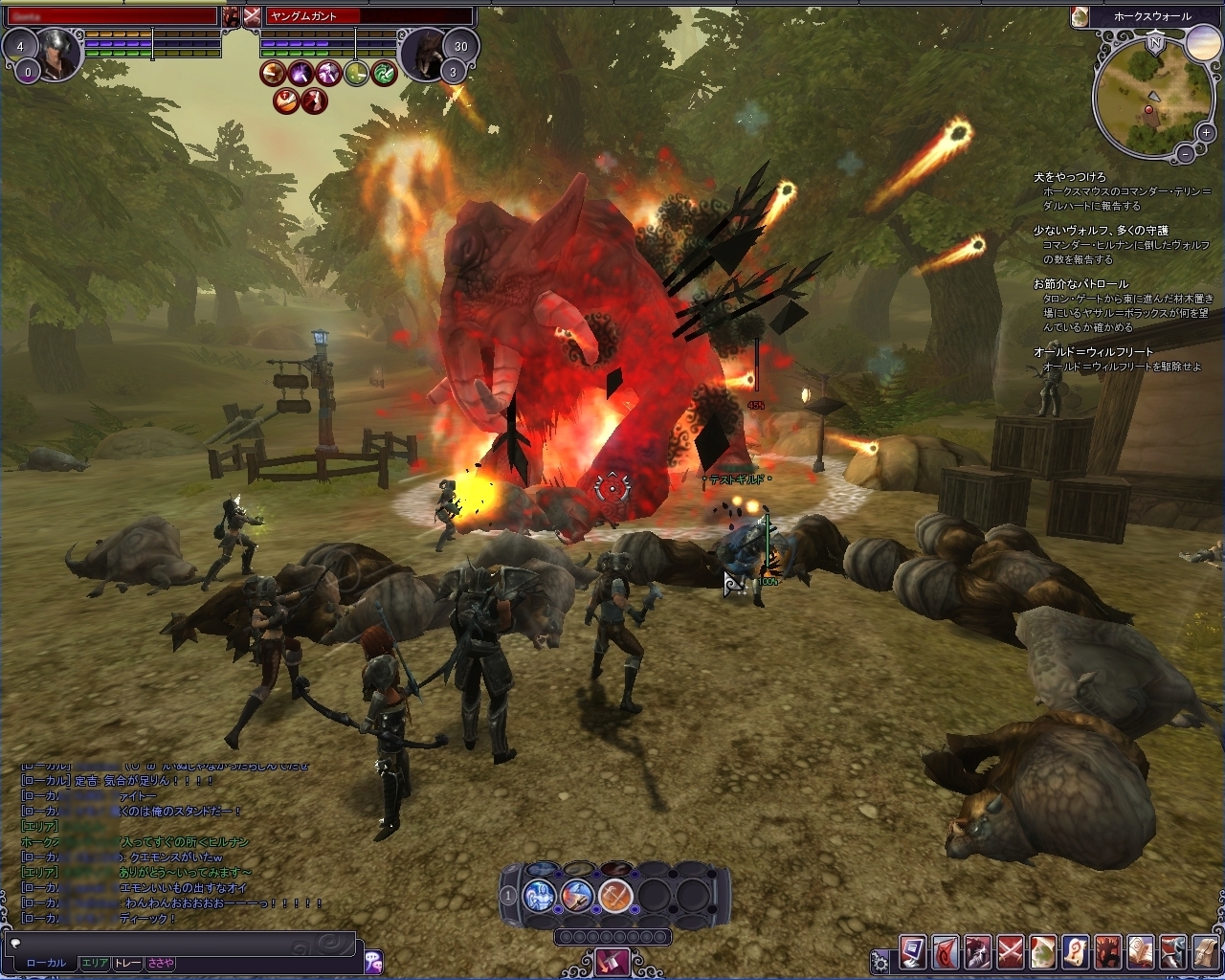Viewport: 1225px width, 980px height.
Task: Switch to the ローカル chat tab
Action: [x=46, y=963]
